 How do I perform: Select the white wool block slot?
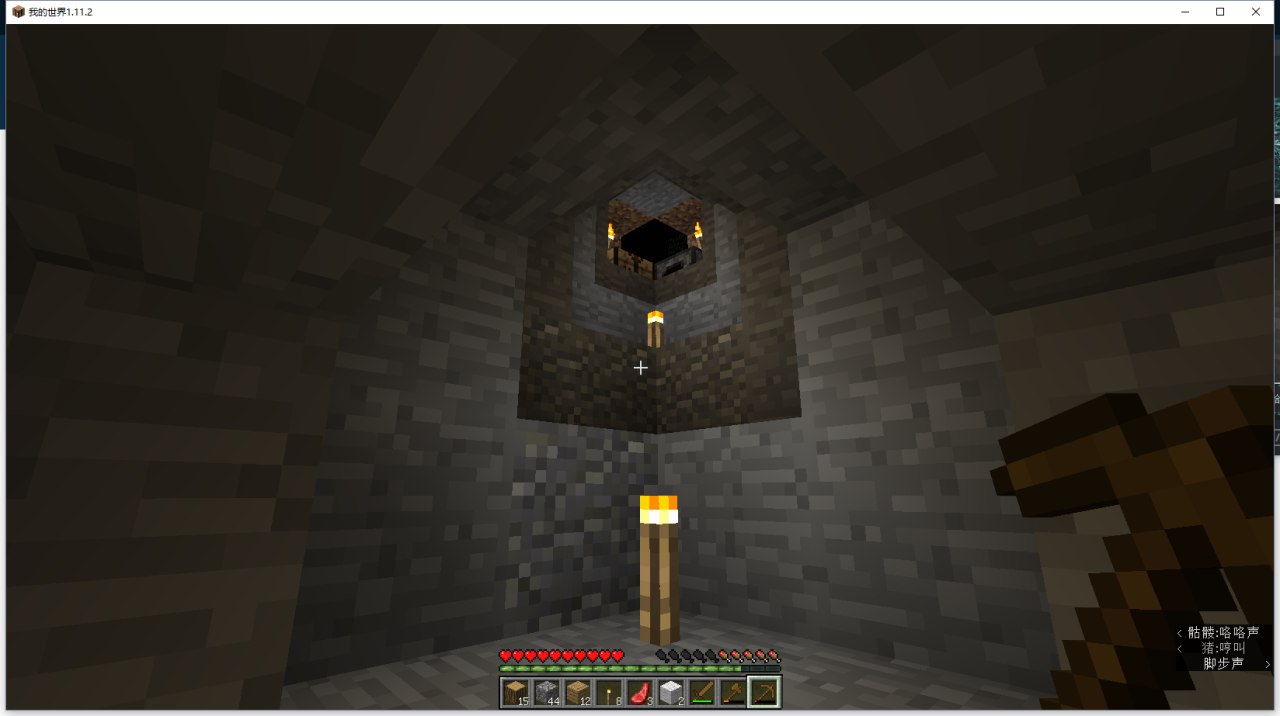pyautogui.click(x=670, y=691)
